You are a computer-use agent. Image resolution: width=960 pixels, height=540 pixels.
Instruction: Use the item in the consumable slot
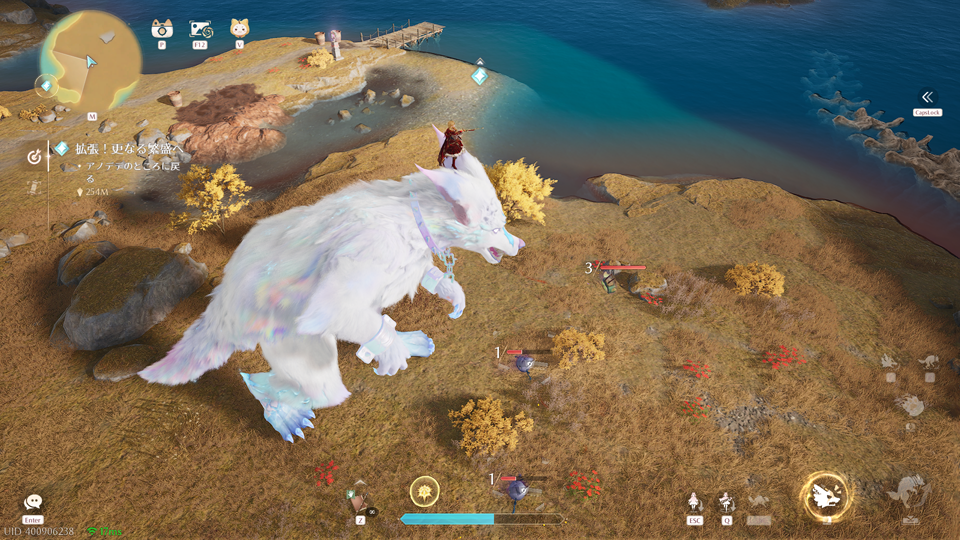pos(360,501)
